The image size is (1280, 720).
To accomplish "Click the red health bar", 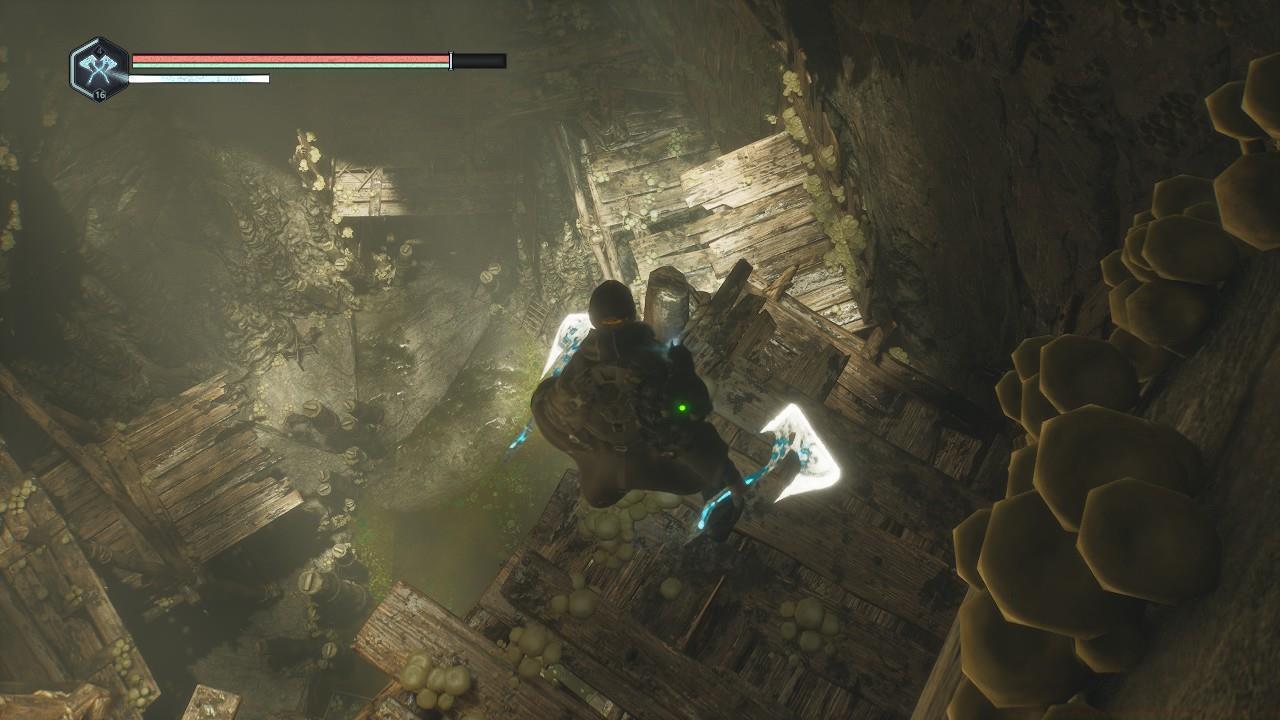I will click(290, 57).
